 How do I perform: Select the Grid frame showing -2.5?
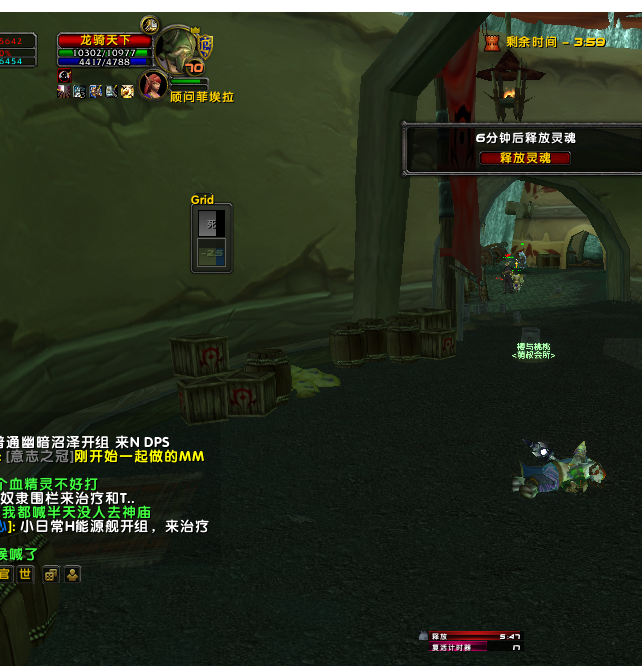coord(211,254)
